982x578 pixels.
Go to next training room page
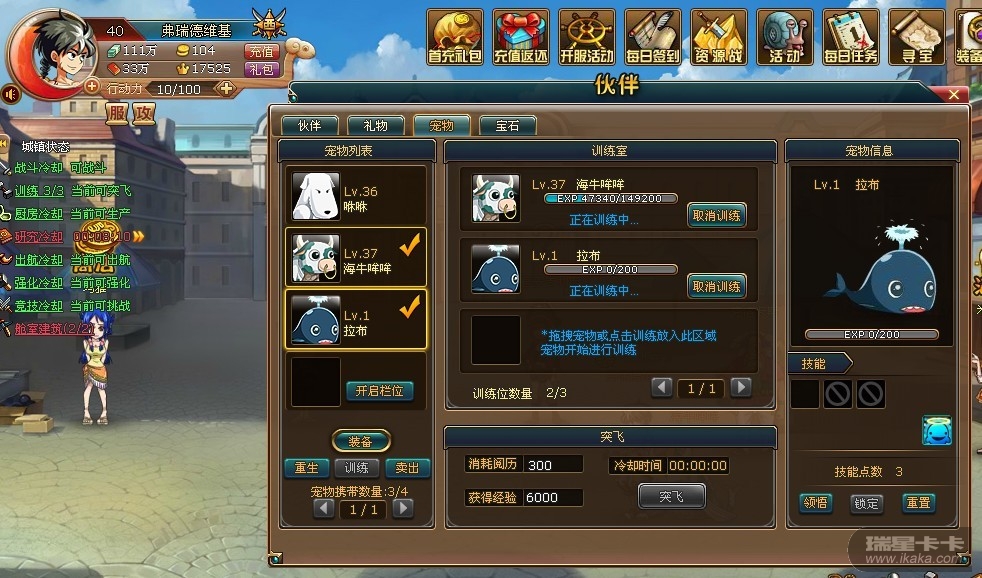click(740, 388)
